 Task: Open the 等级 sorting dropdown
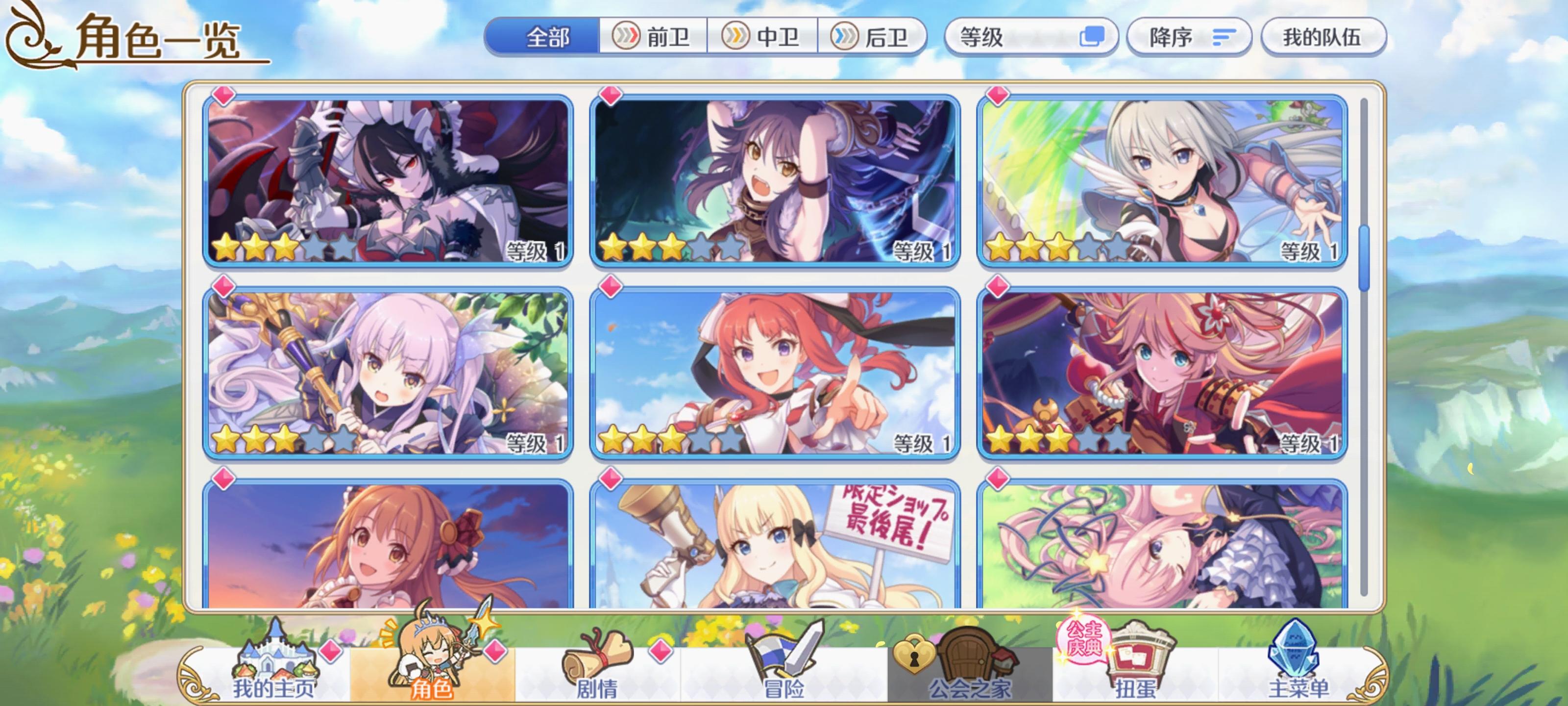coord(1010,38)
